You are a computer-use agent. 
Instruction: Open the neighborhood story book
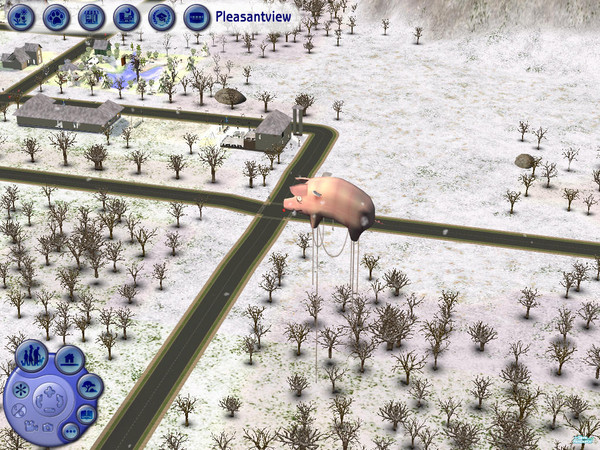coord(86,413)
